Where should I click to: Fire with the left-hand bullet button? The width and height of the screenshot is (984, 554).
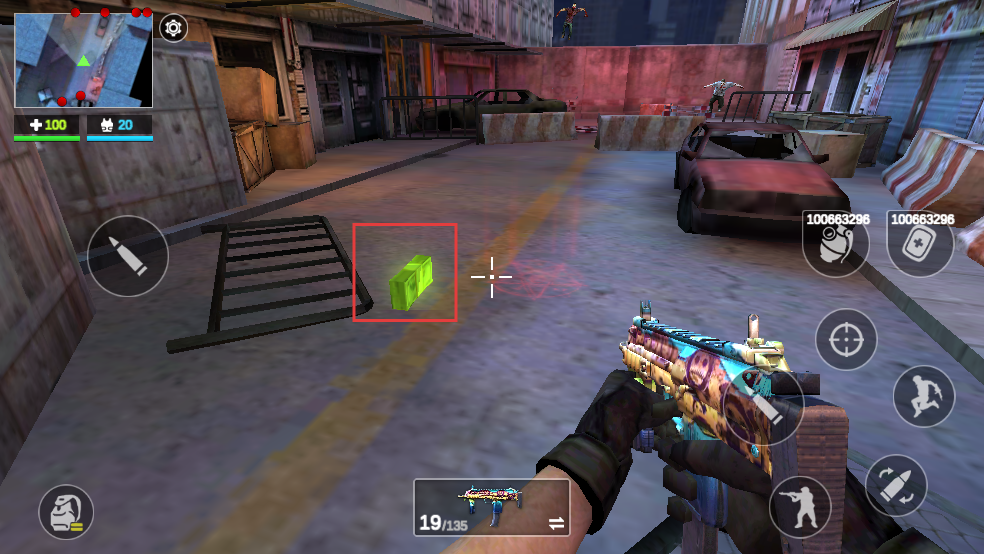(x=127, y=256)
